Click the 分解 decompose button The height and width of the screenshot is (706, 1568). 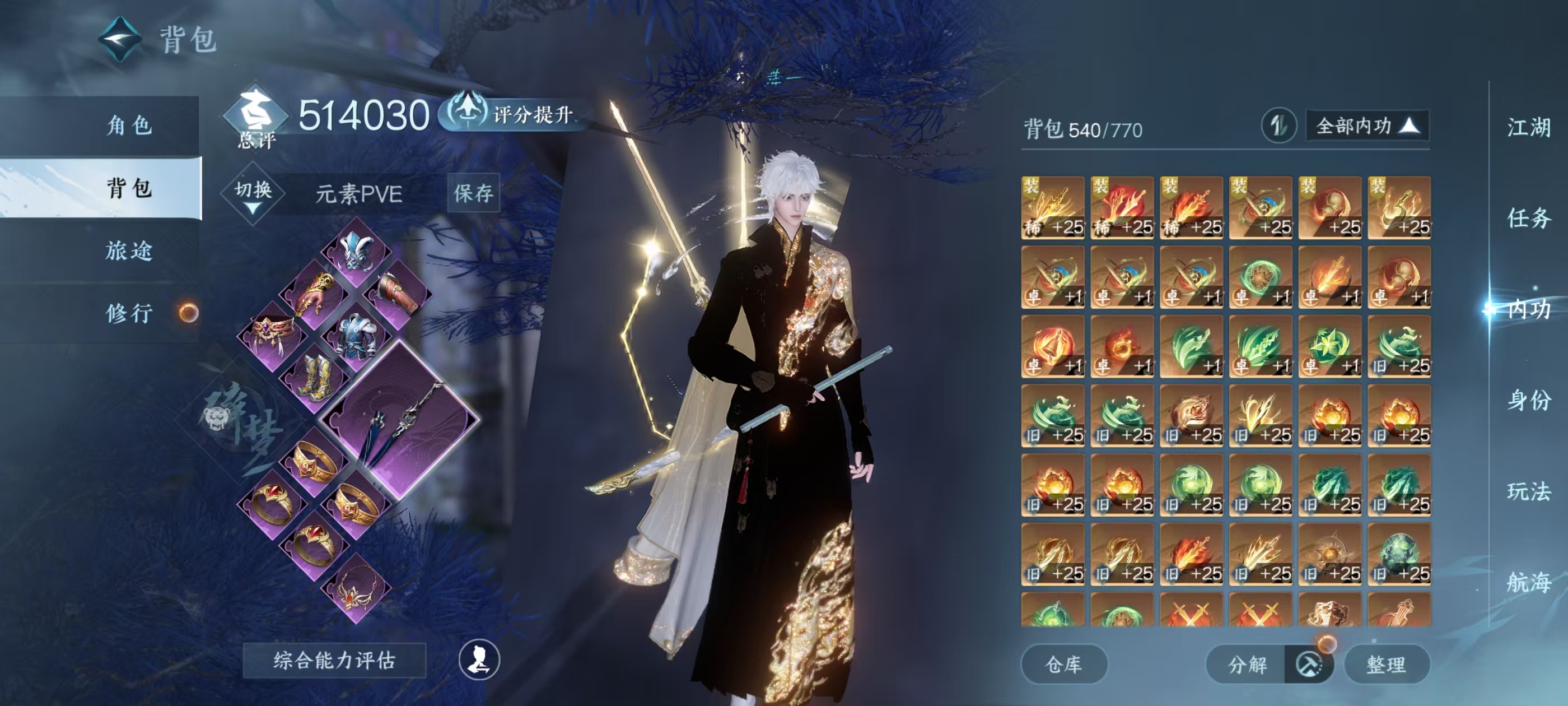pyautogui.click(x=1247, y=664)
